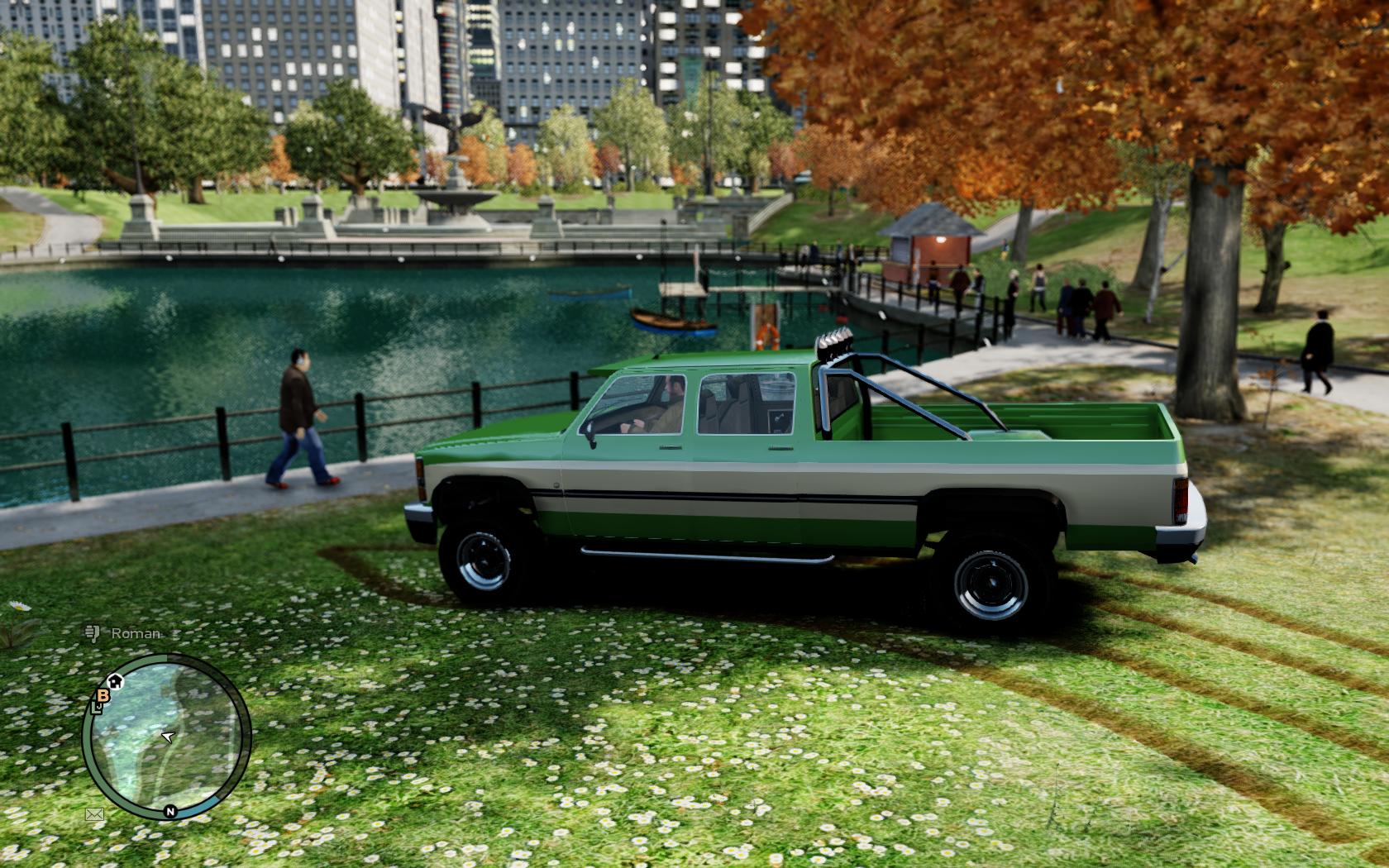Select the safehouse marker on the radar
The height and width of the screenshot is (868, 1389).
tap(116, 680)
